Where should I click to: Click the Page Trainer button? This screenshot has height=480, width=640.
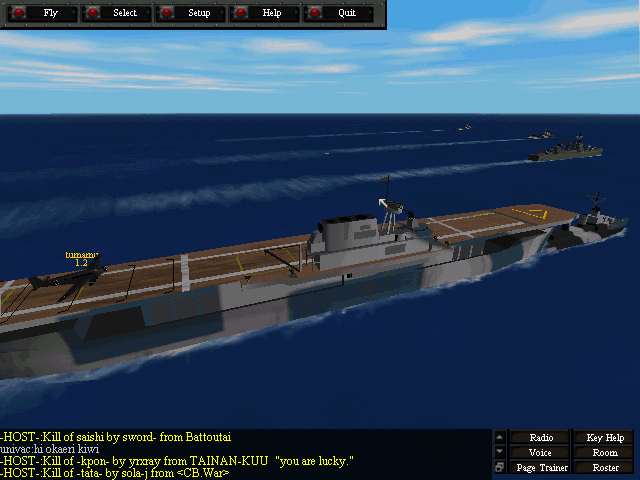[540, 468]
